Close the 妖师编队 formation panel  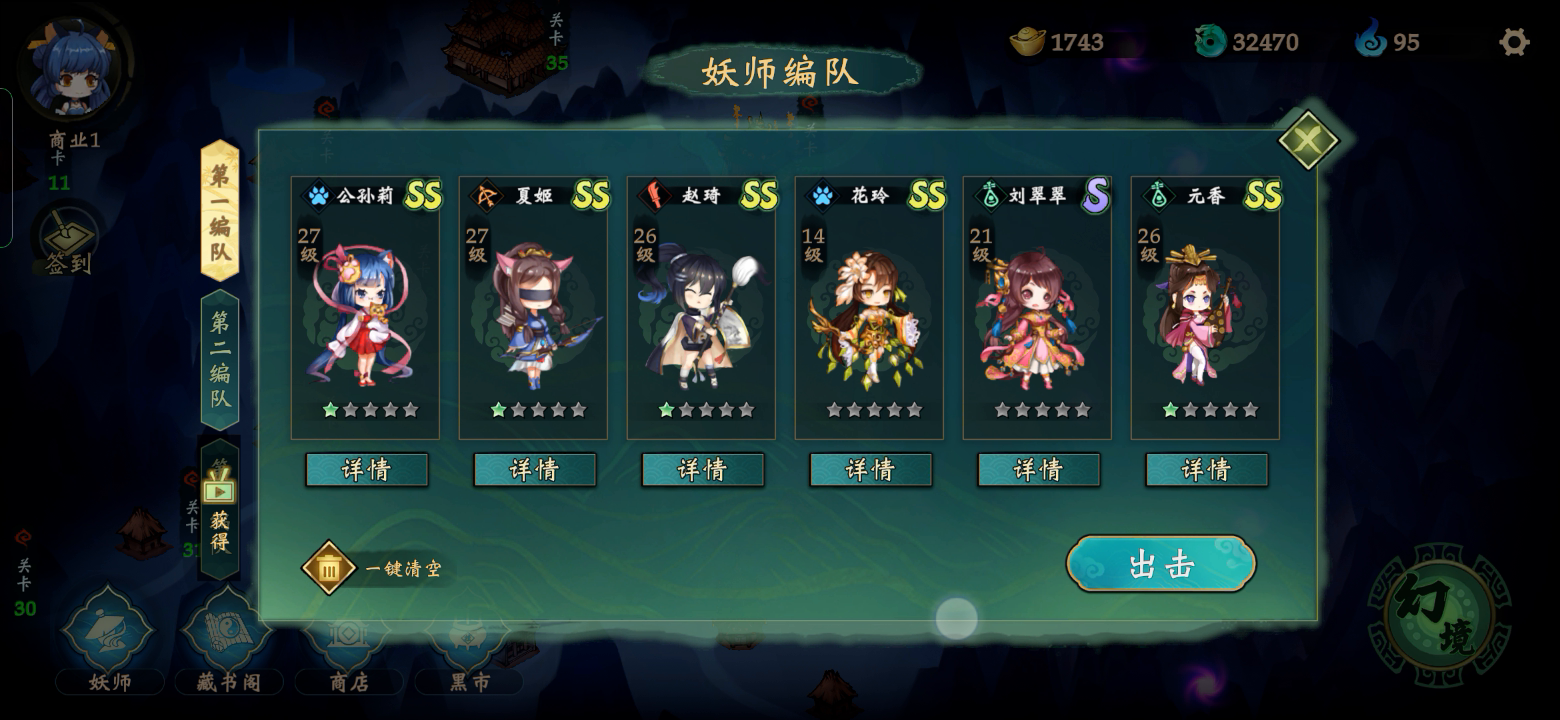point(1308,141)
